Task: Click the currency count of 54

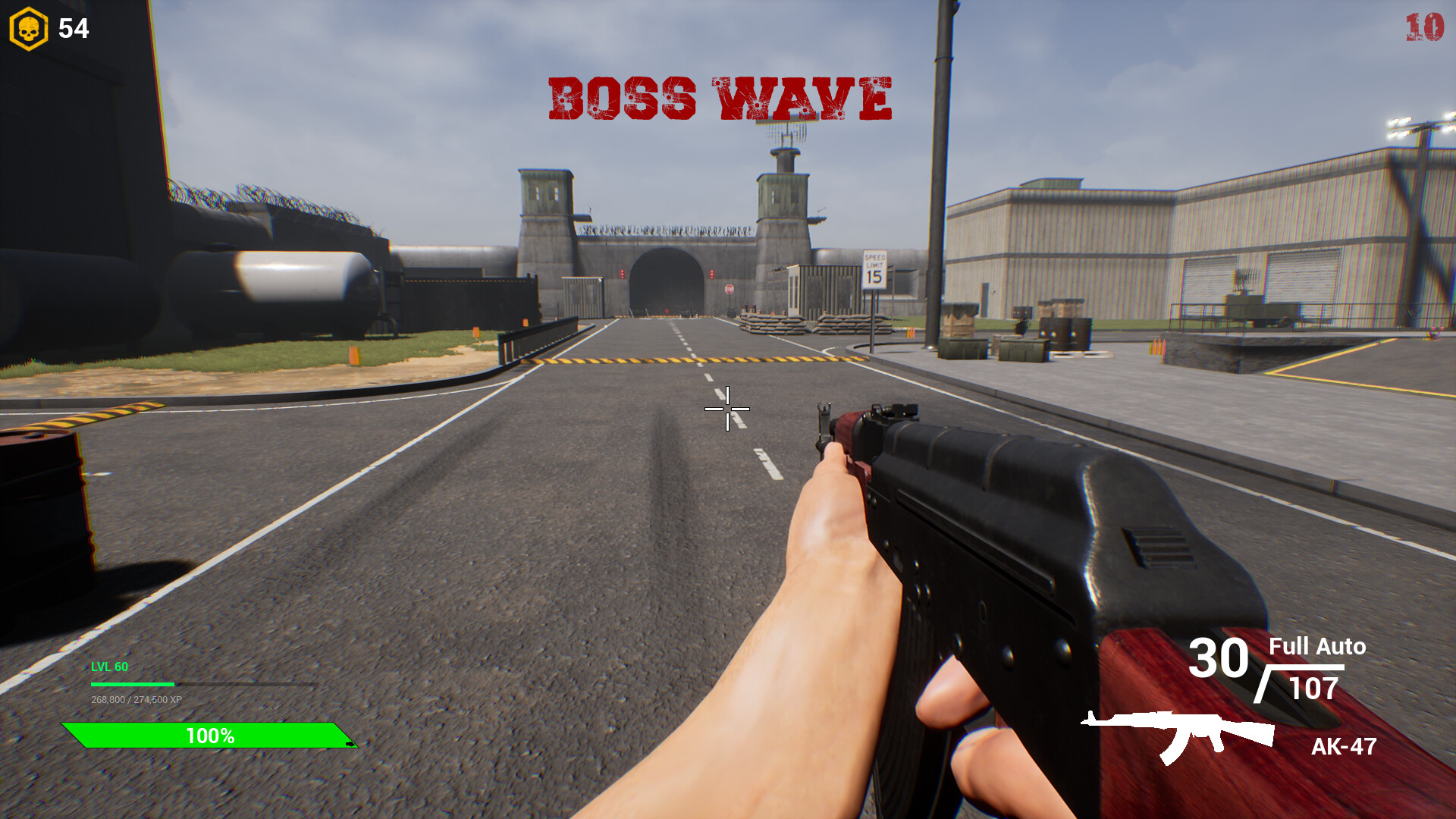Action: (x=72, y=29)
